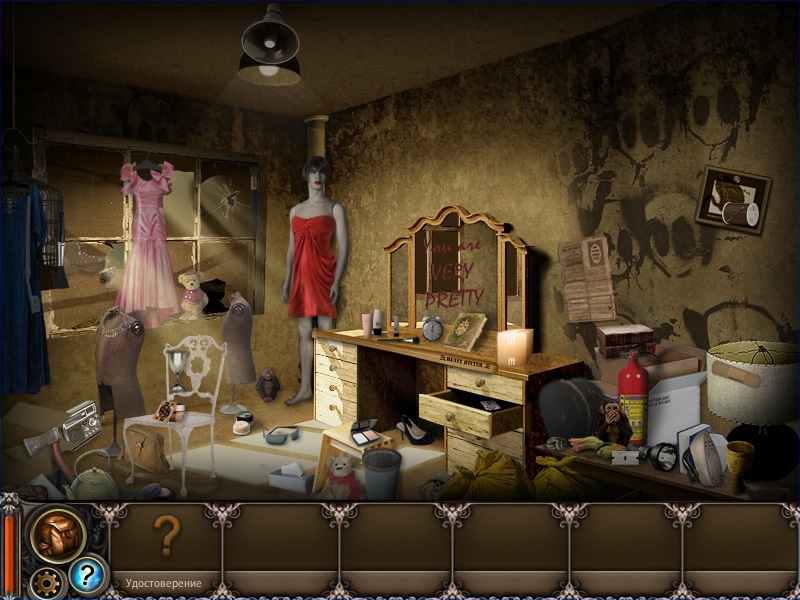This screenshot has height=600, width=800.
Task: Open the backpack inventory button
Action: (x=56, y=535)
